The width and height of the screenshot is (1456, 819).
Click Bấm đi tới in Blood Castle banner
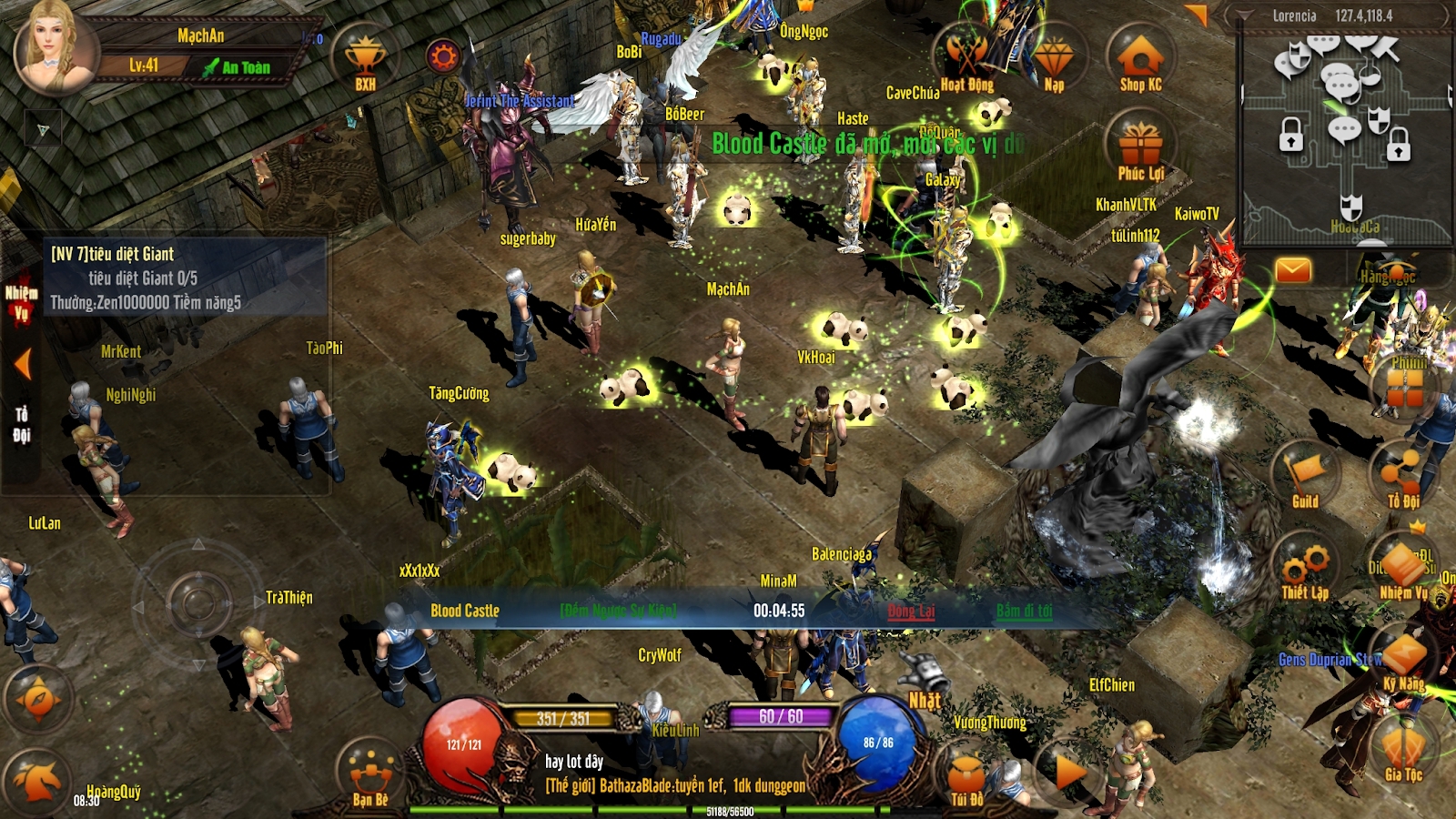(x=1024, y=611)
